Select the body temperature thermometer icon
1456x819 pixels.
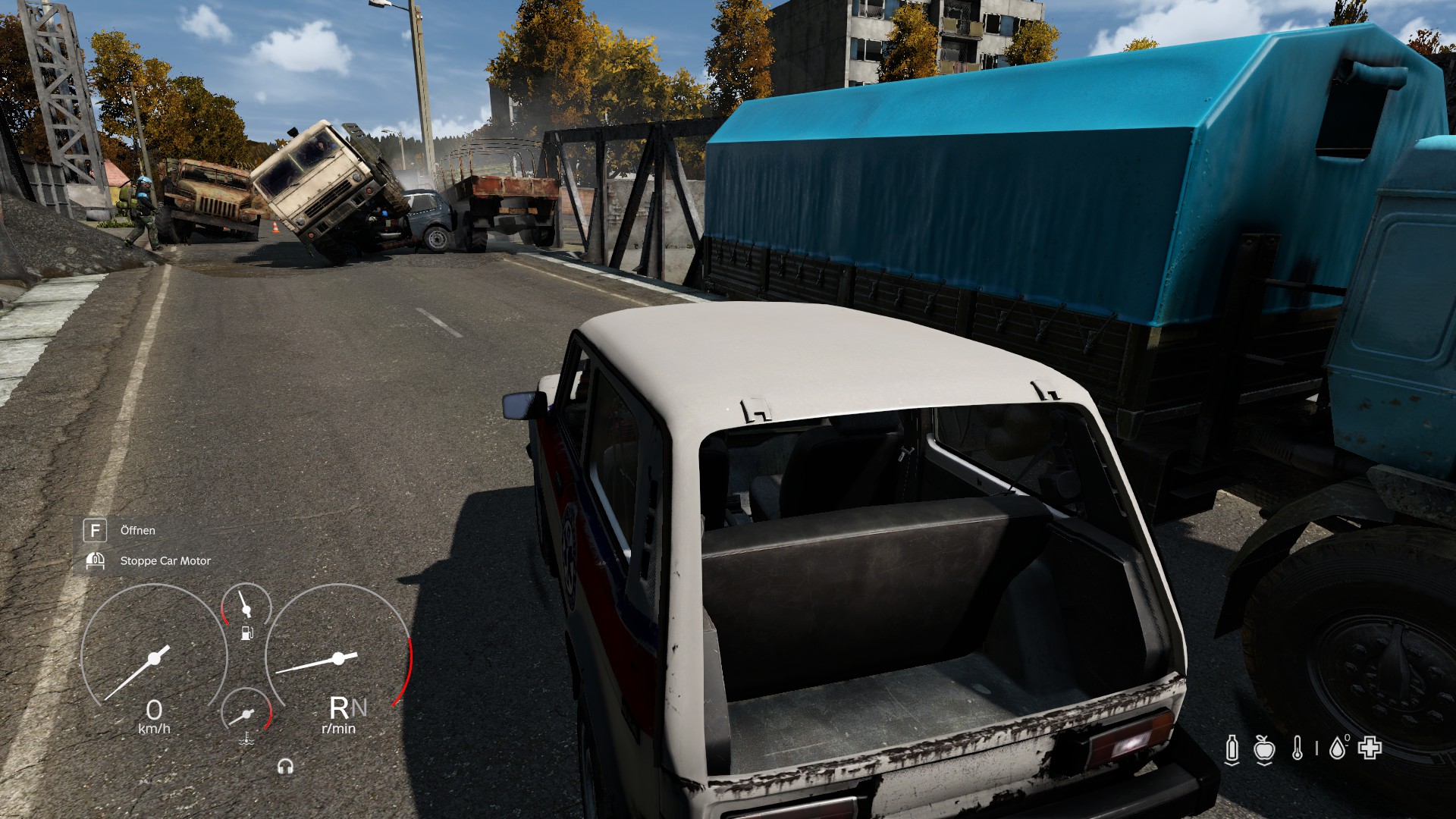1298,749
